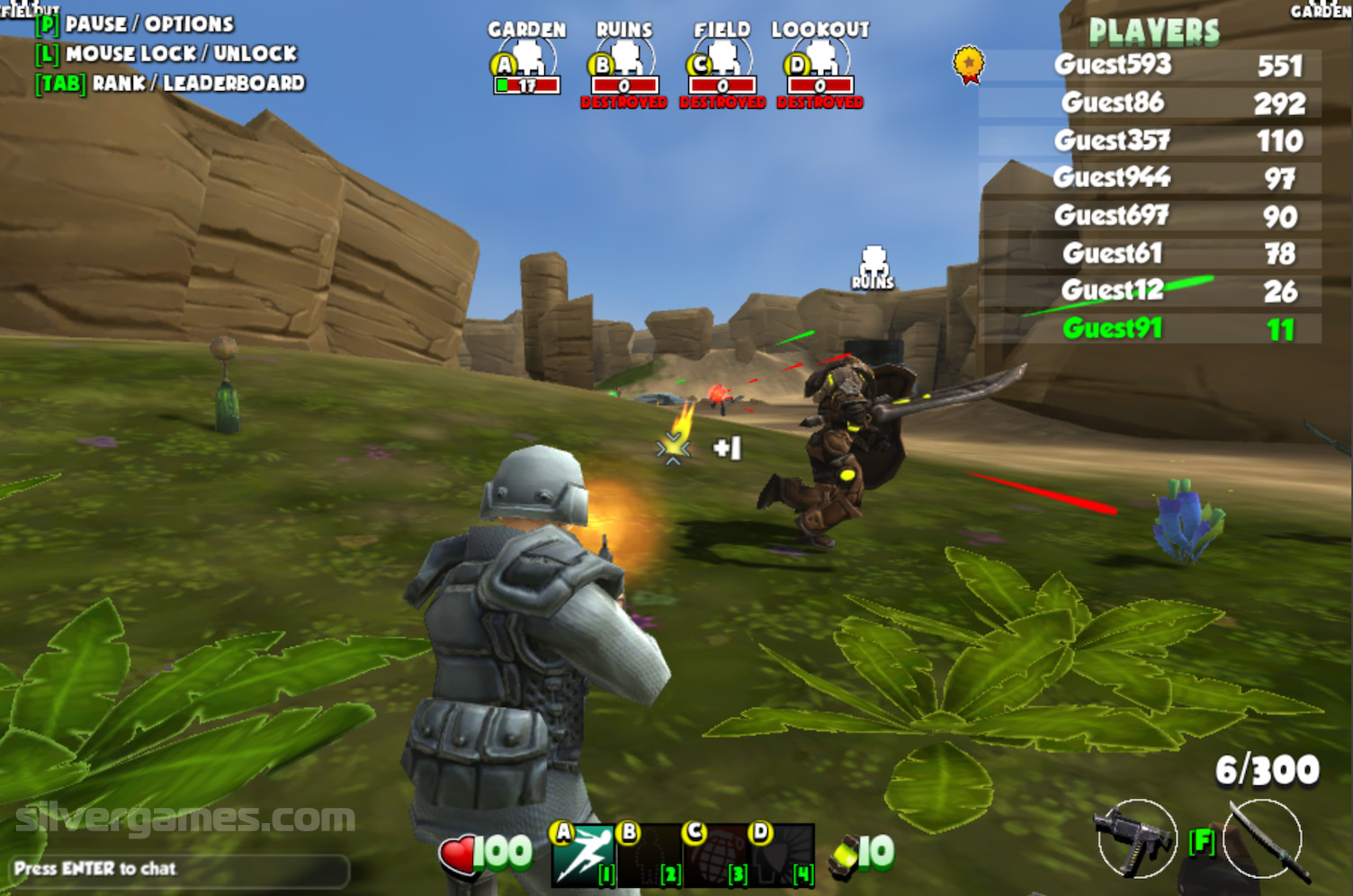
Task: Activate the shield ability in slot D
Action: click(x=782, y=854)
